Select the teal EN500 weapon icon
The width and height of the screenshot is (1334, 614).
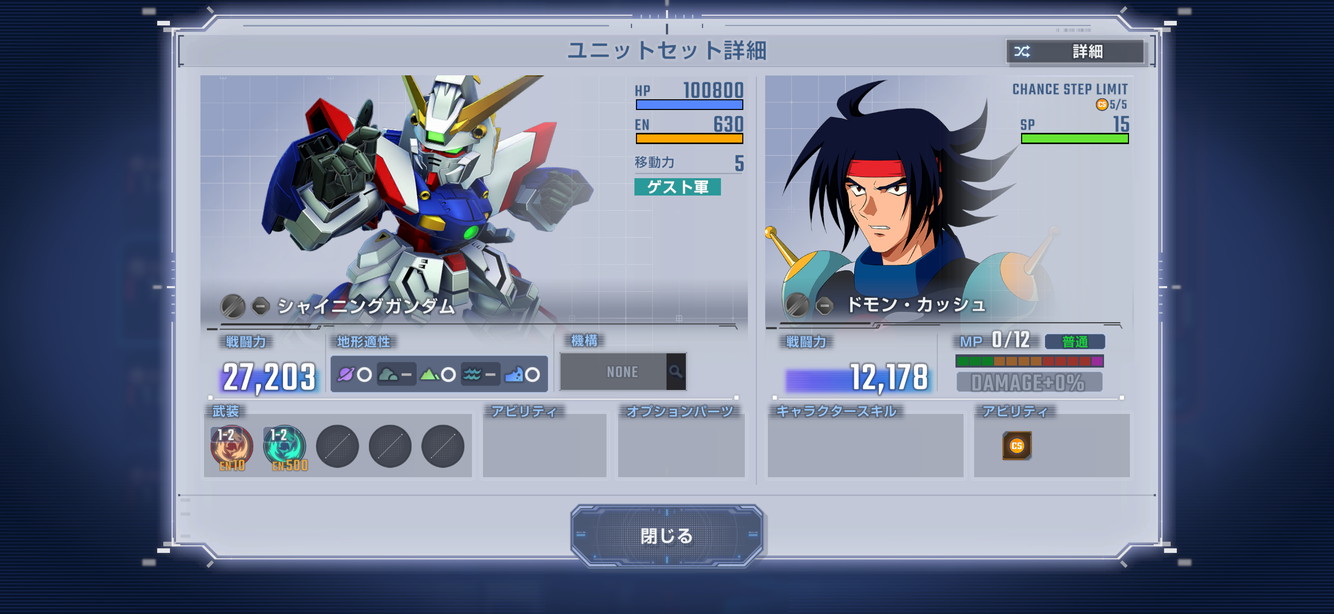point(285,447)
